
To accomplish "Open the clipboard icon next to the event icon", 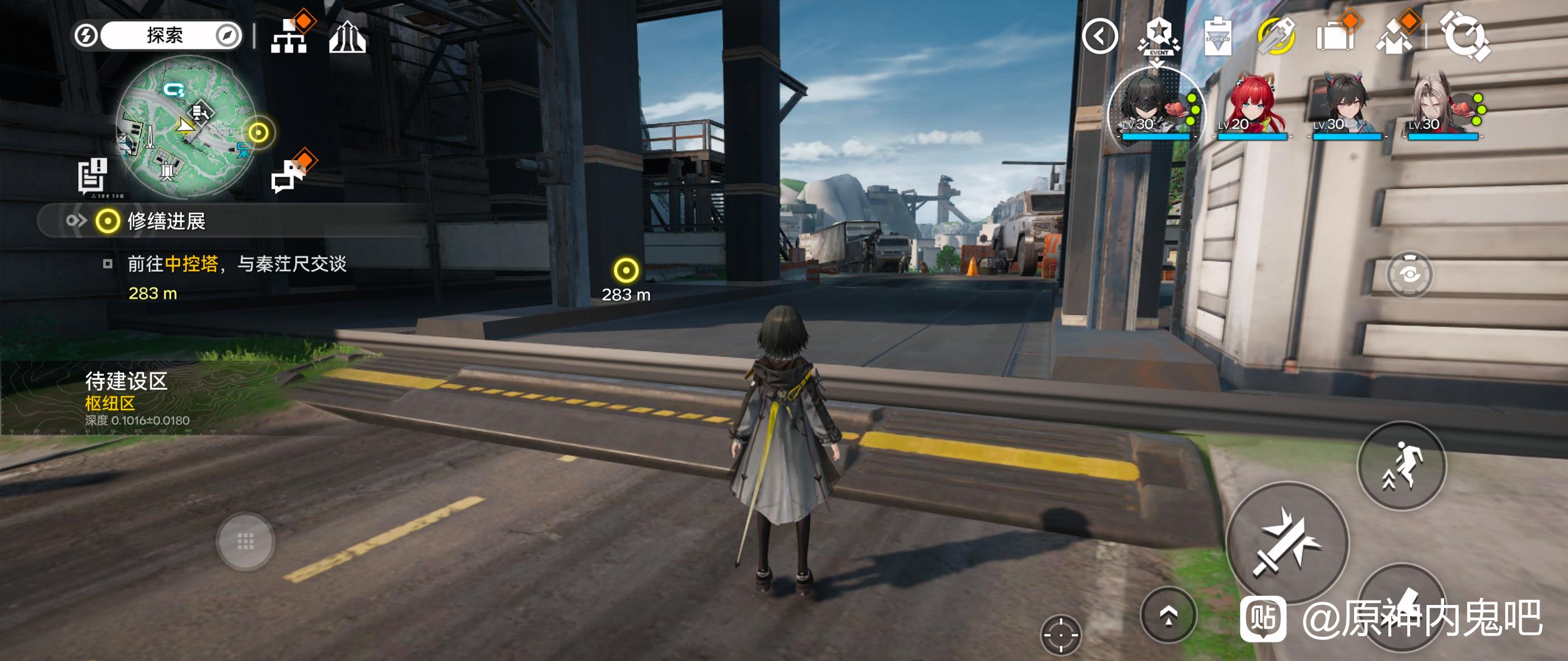I will [x=1217, y=38].
